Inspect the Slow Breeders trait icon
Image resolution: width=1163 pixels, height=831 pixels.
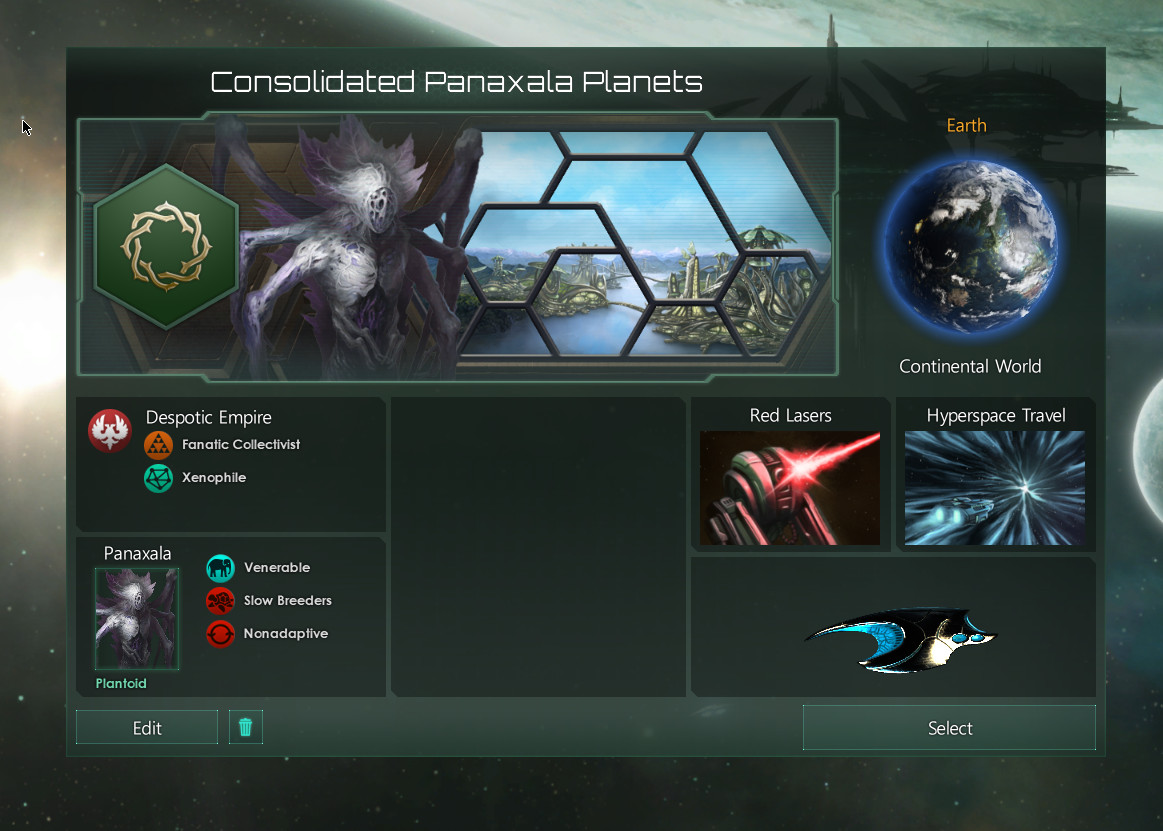point(220,601)
